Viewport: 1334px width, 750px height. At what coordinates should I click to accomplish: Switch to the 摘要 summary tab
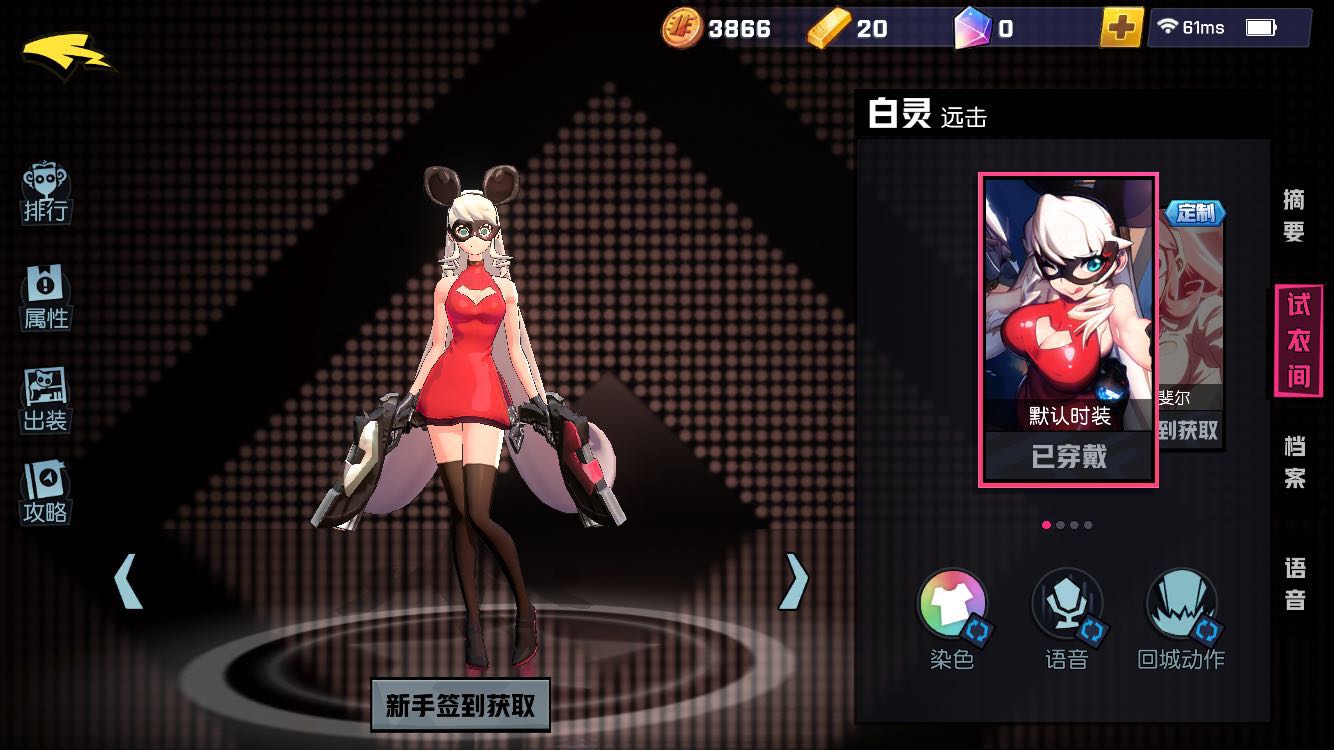click(1294, 215)
